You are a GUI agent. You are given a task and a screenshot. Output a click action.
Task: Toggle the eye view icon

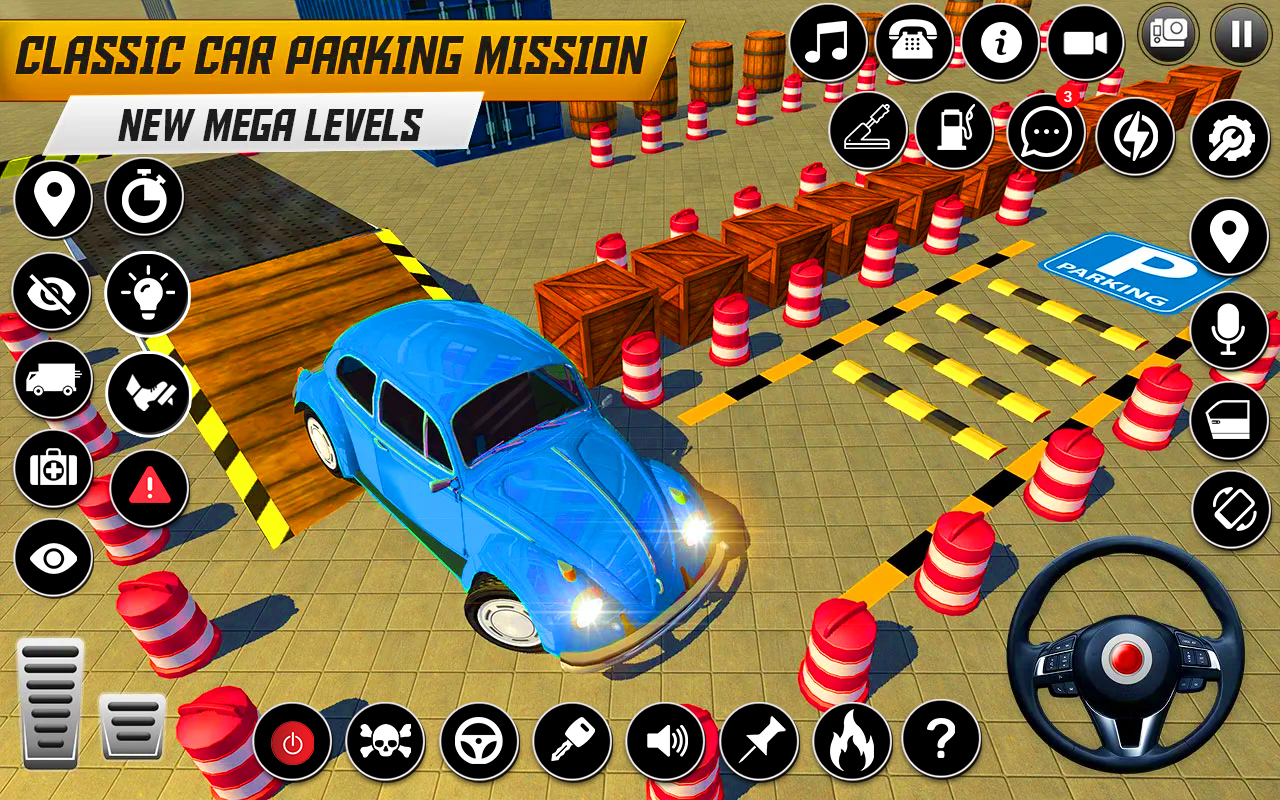(53, 554)
